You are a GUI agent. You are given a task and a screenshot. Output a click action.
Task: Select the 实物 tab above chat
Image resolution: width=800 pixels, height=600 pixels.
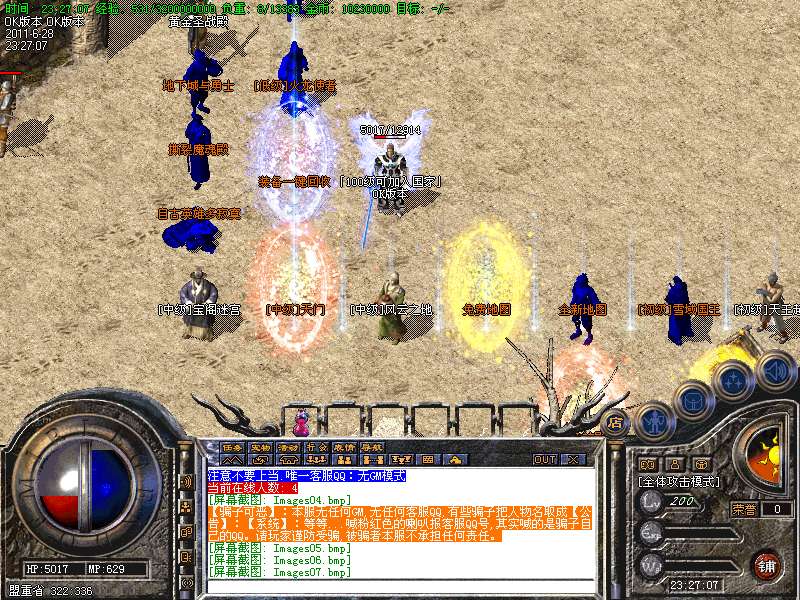pyautogui.click(x=260, y=447)
